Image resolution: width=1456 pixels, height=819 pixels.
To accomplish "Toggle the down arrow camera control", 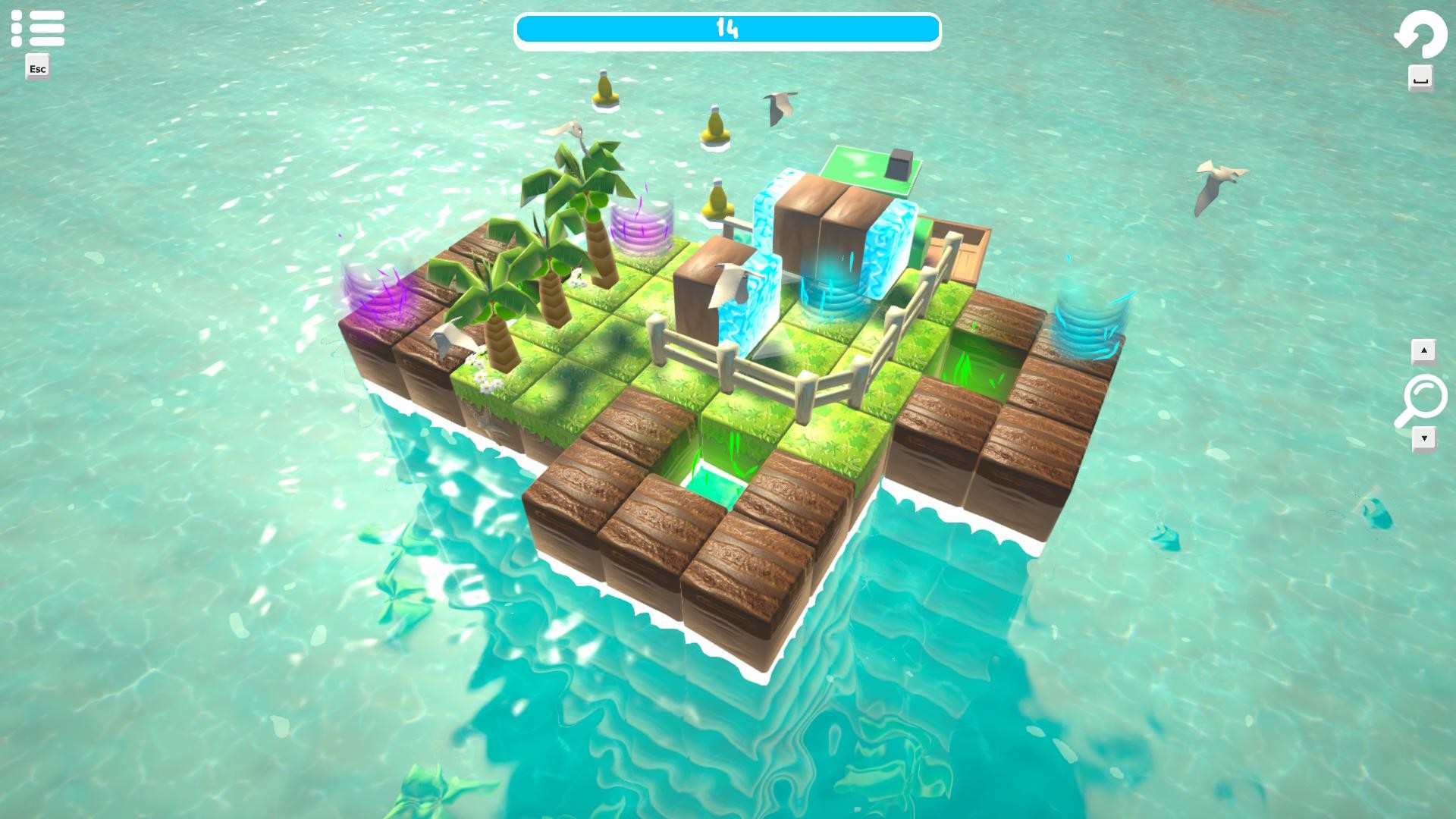I will (x=1424, y=438).
